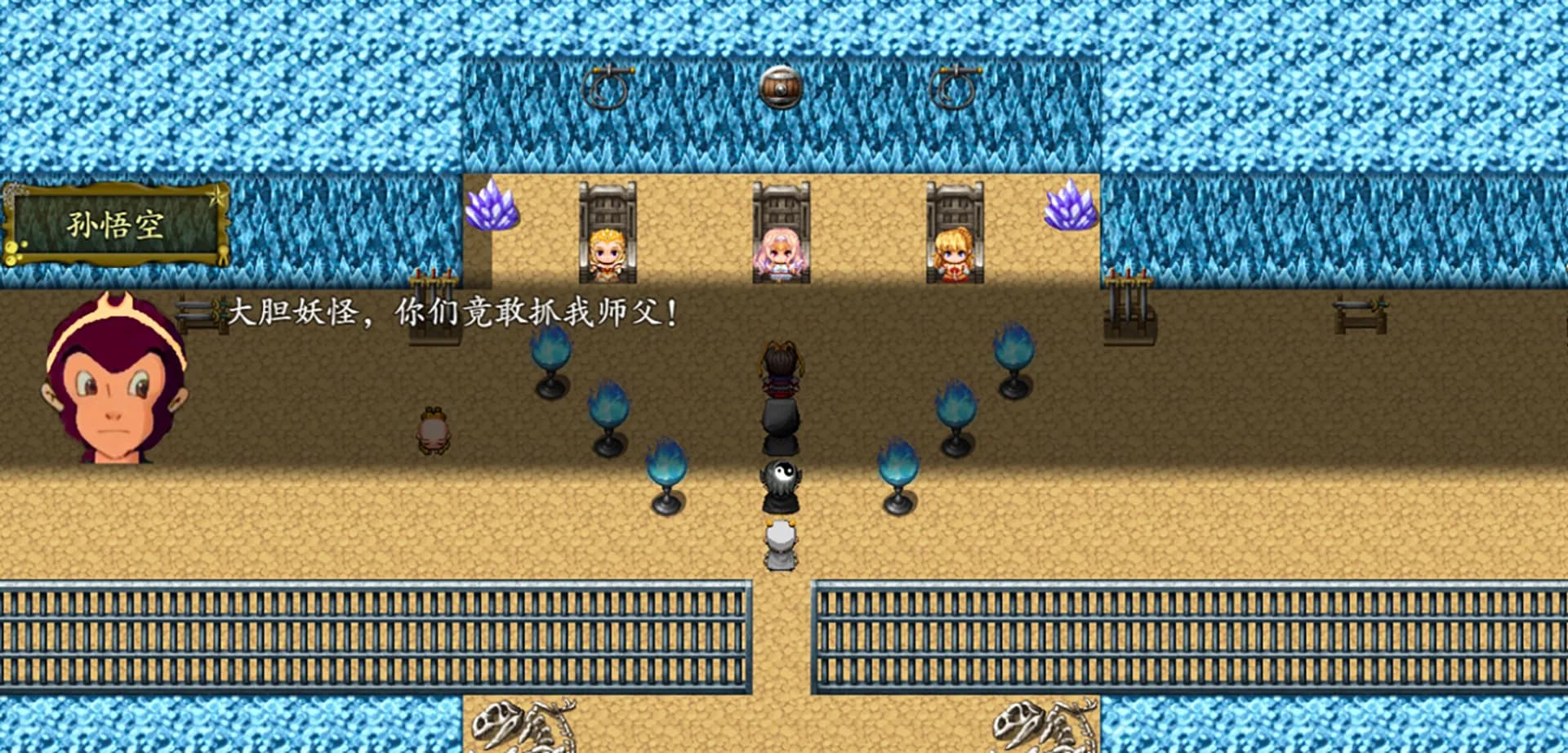1568x753 pixels.
Task: Click the wooden barrel on the ice wall
Action: (782, 86)
